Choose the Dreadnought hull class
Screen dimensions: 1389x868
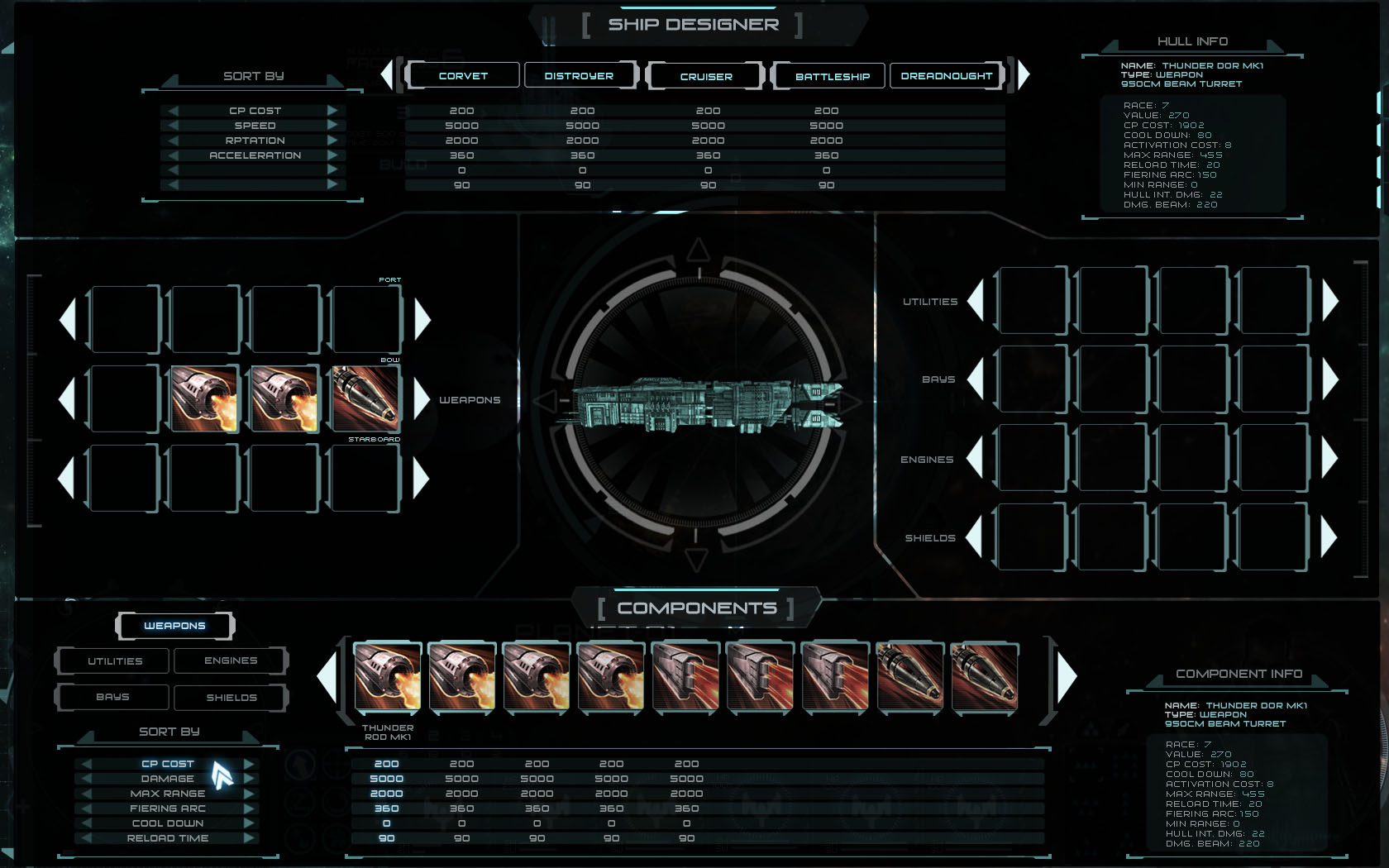coord(946,75)
